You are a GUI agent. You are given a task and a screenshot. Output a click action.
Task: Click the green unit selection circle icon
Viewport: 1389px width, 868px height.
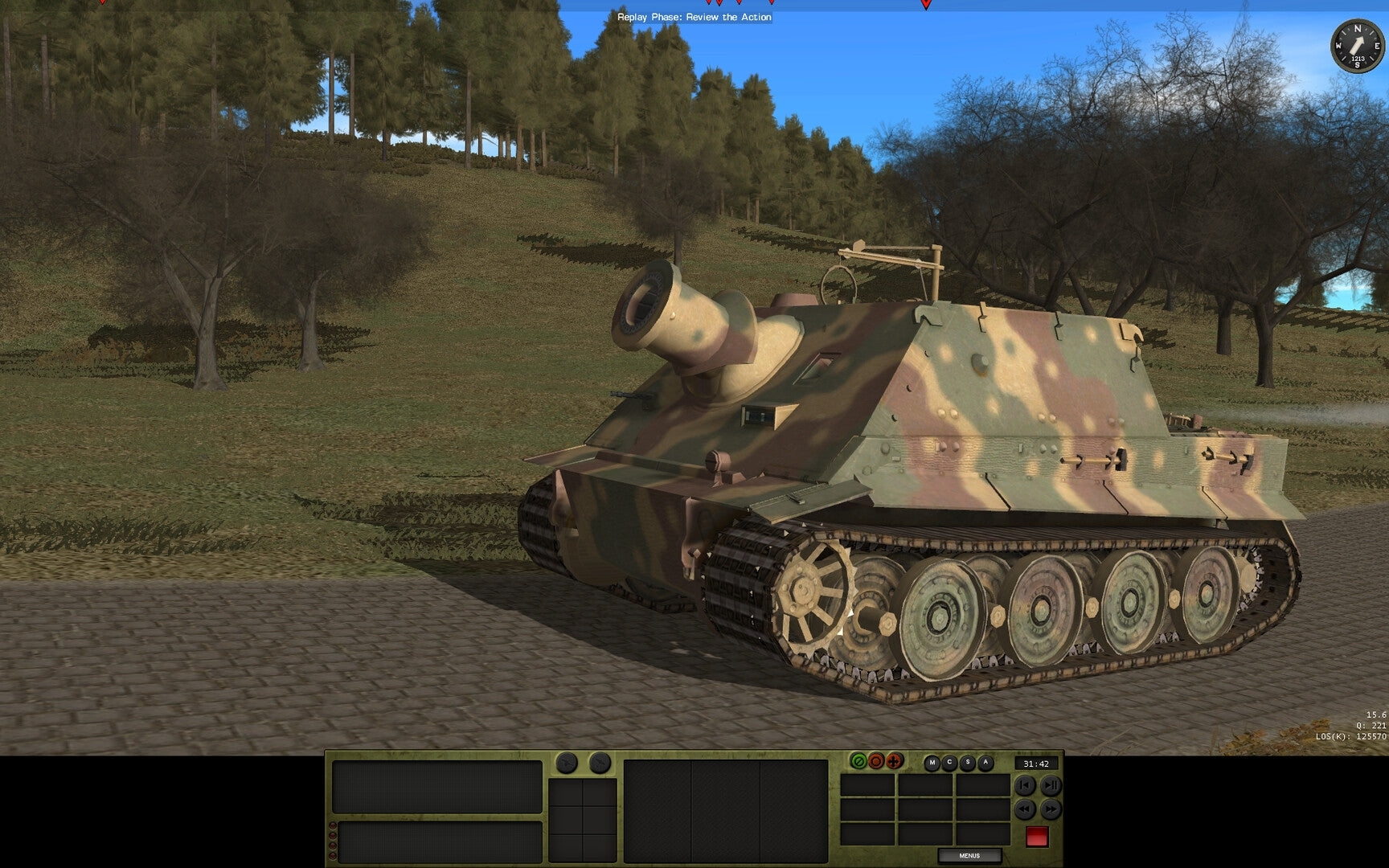coord(859,762)
